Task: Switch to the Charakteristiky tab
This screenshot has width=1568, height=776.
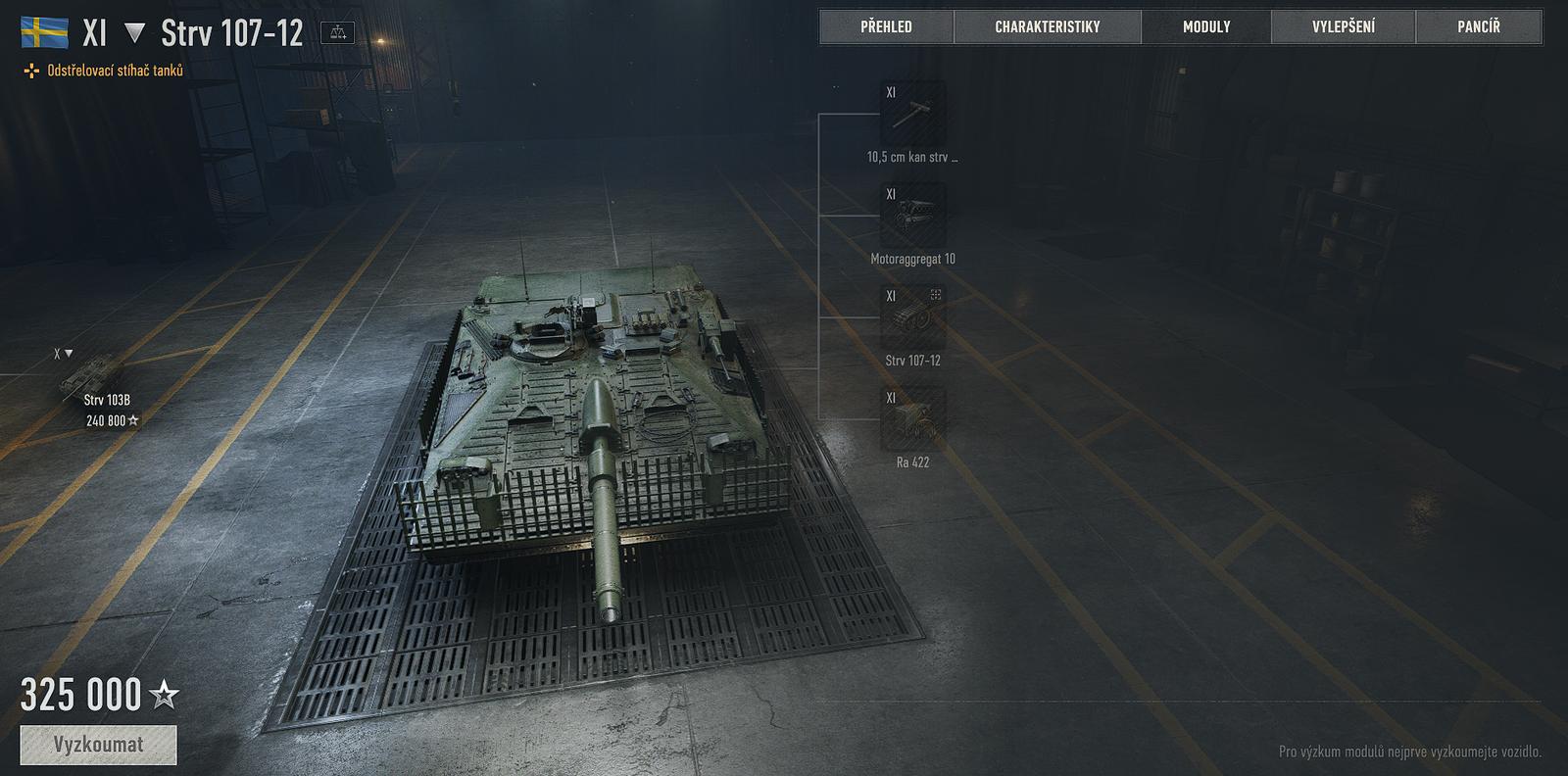Action: coord(1049,26)
